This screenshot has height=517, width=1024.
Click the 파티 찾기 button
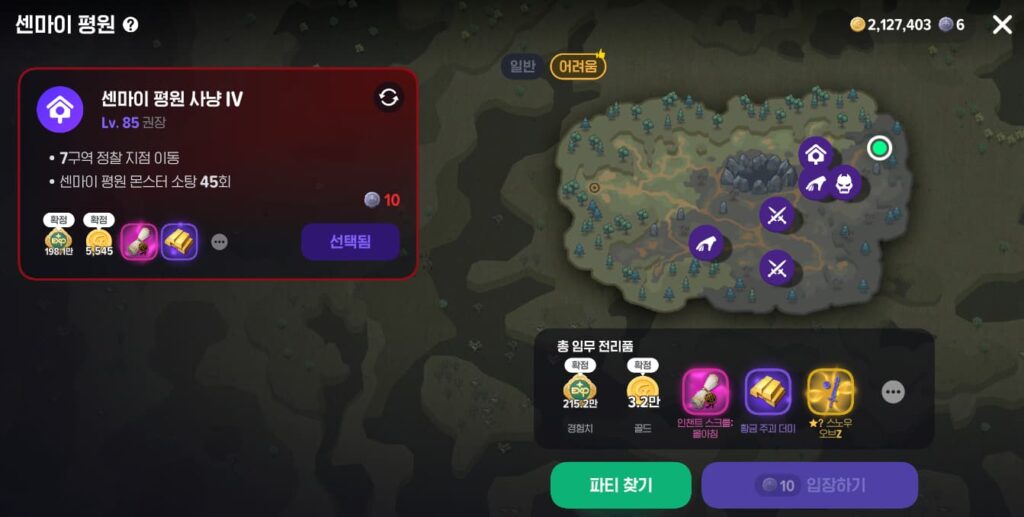[620, 485]
